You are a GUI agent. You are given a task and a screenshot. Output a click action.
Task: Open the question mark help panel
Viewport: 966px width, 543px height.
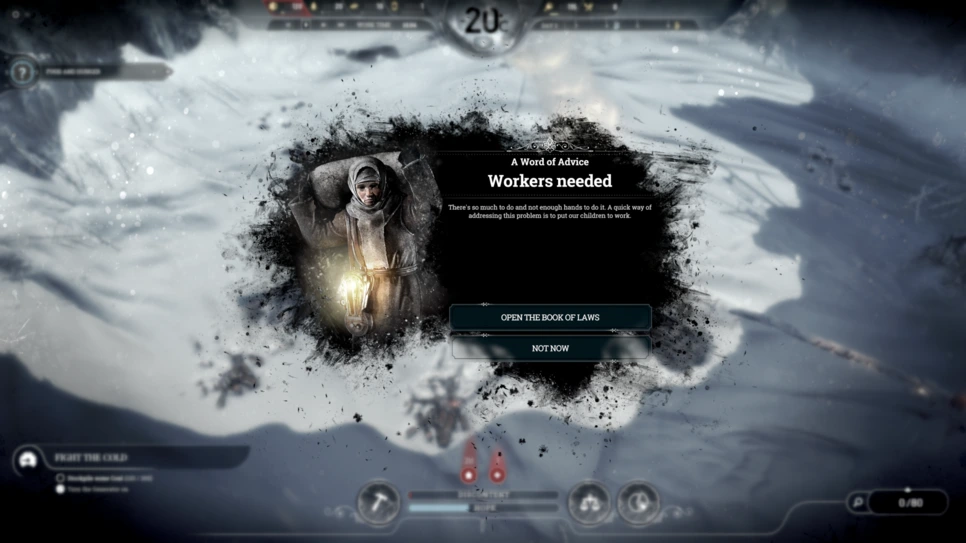click(24, 72)
